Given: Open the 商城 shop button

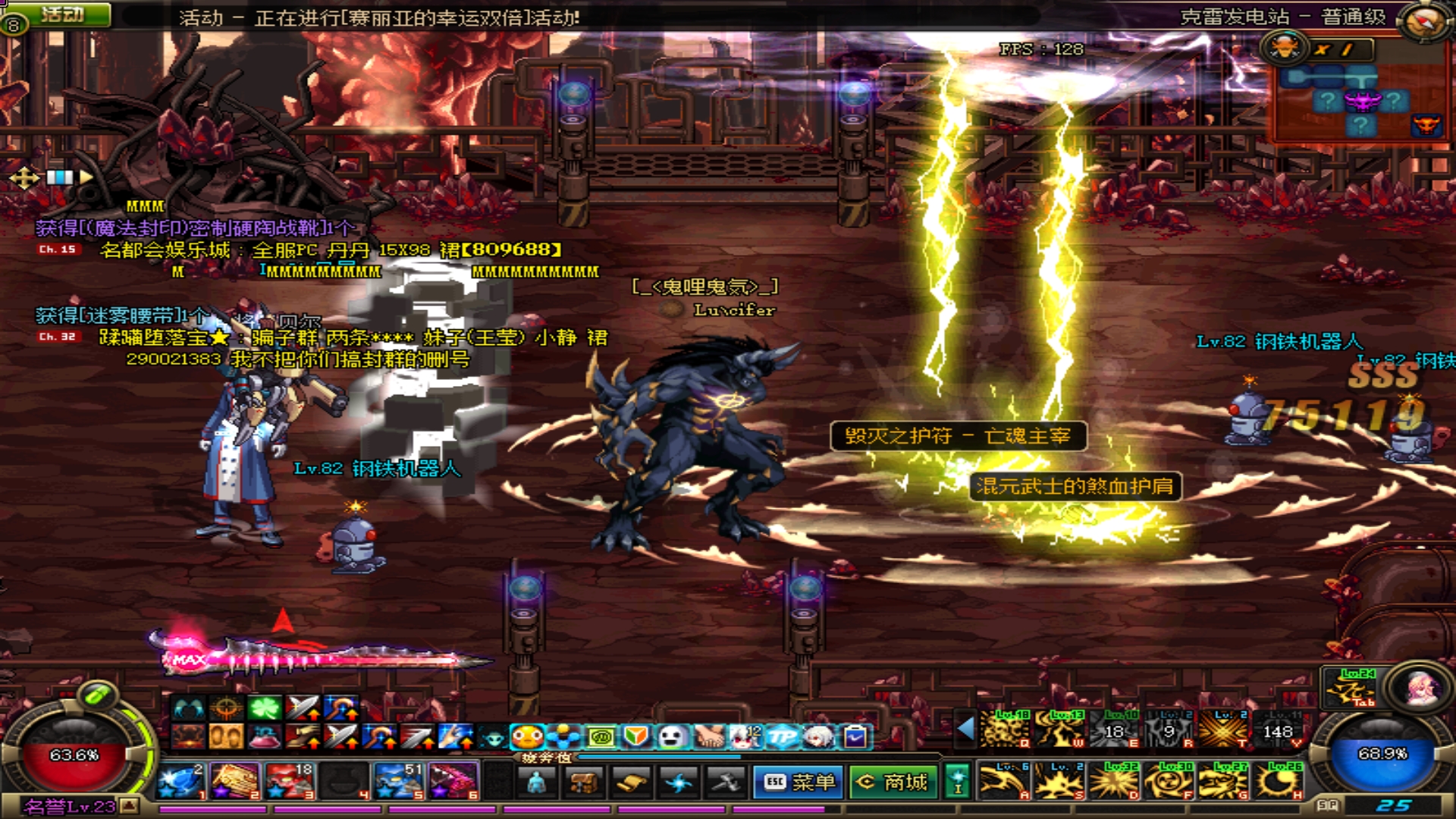Looking at the screenshot, I should pyautogui.click(x=892, y=782).
